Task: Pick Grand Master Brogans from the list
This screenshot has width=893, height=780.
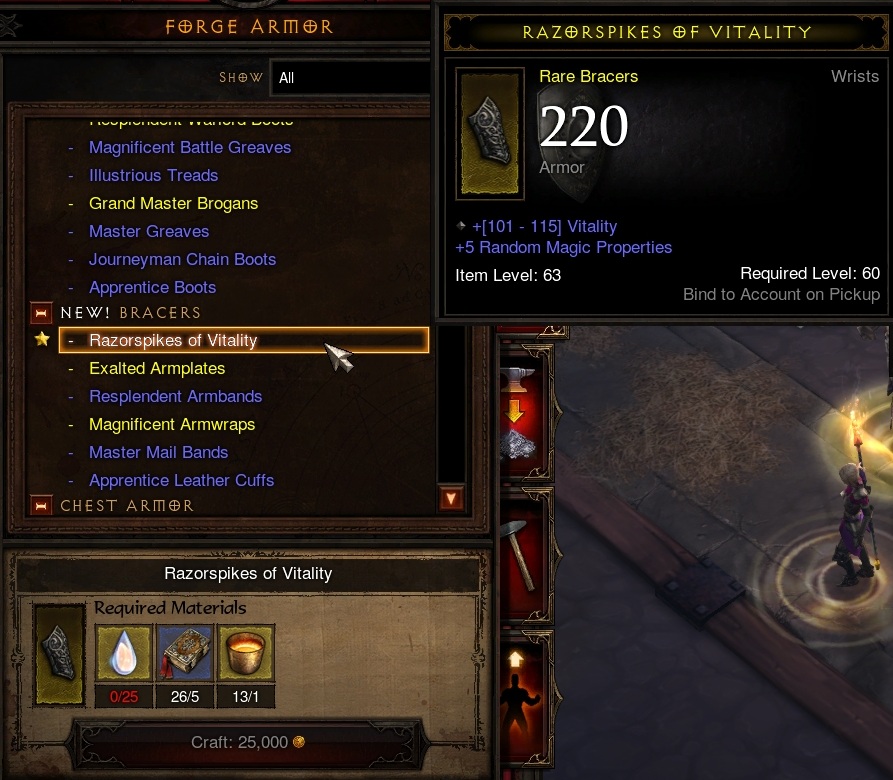Action: point(173,204)
